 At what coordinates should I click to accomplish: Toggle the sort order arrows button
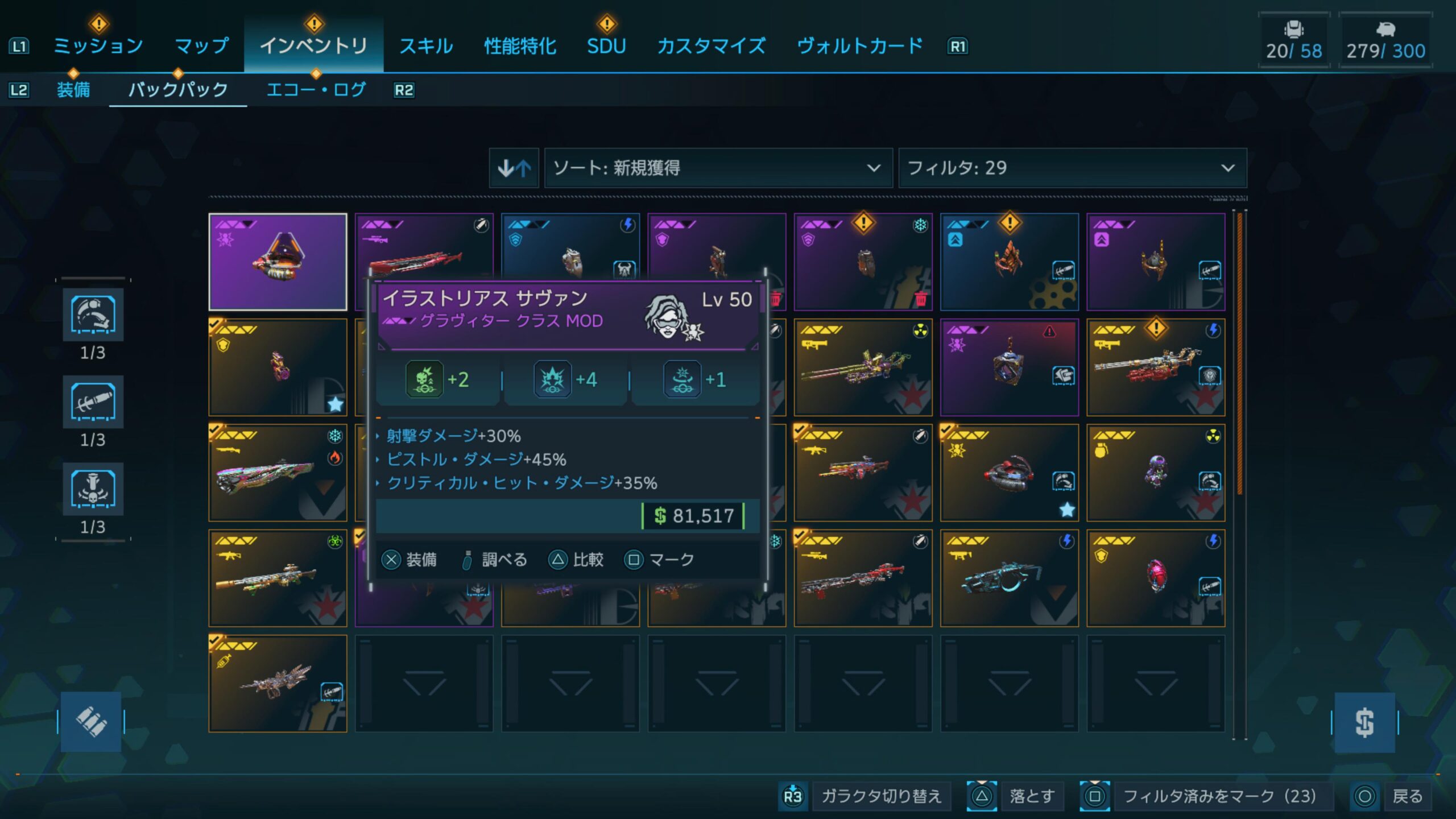[514, 168]
